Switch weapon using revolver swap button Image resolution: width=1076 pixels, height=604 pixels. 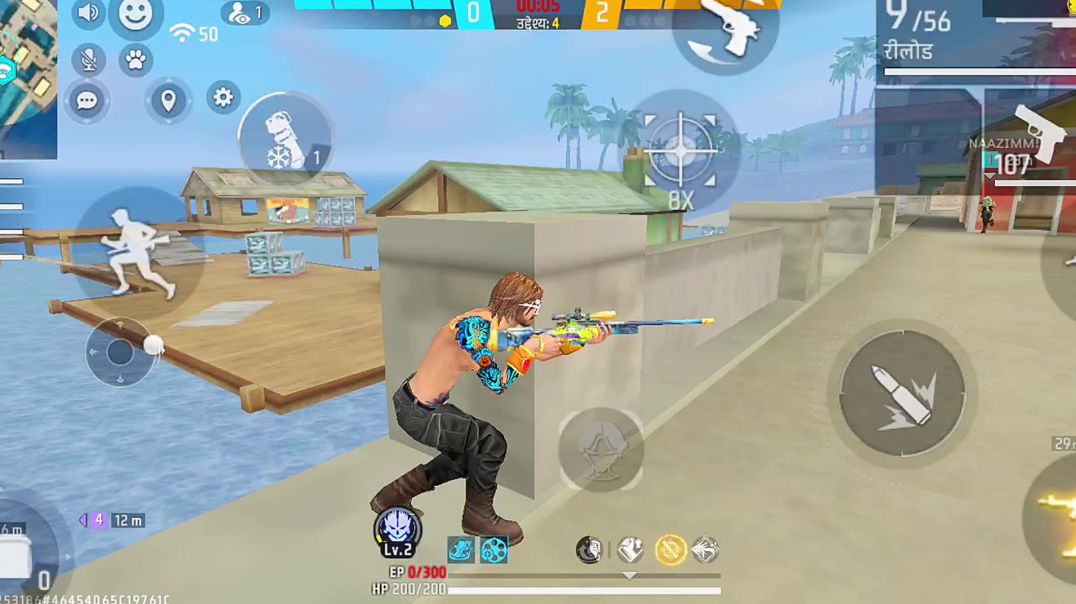click(x=727, y=28)
